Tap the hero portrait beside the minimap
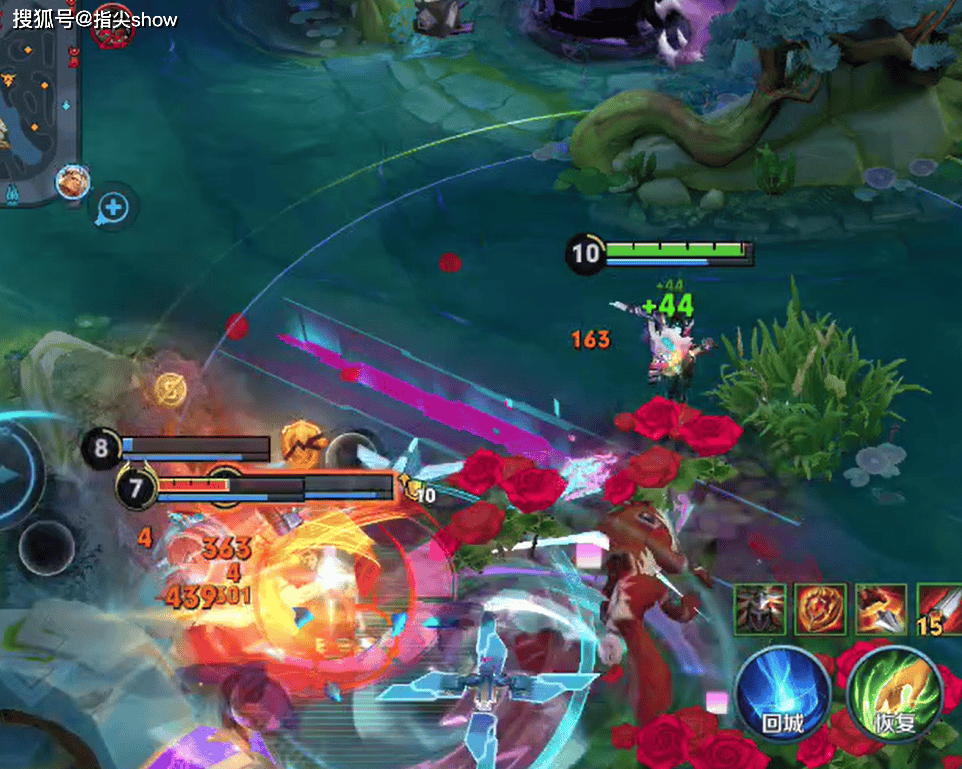 click(73, 181)
